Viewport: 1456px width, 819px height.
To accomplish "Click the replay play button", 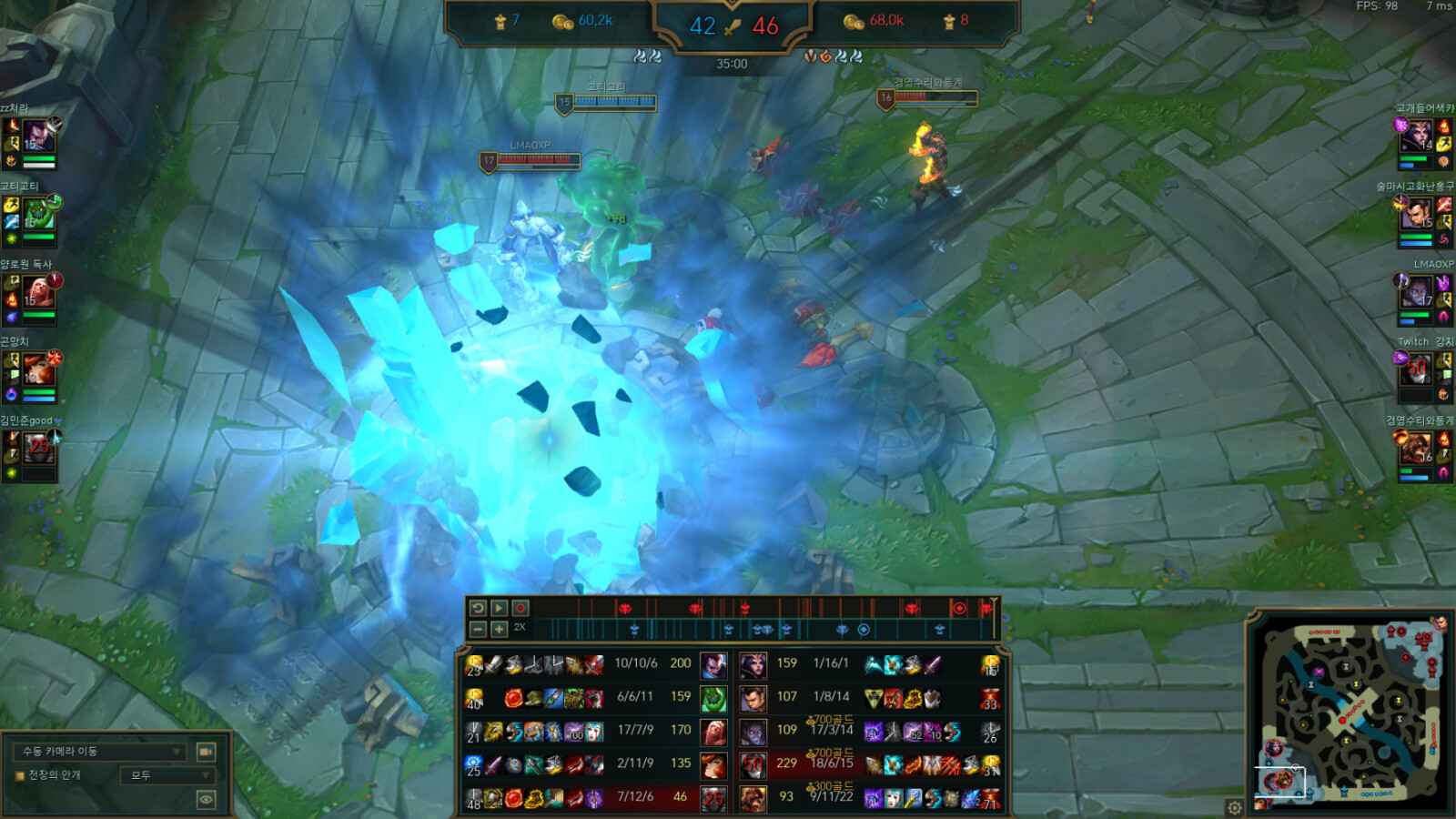I will tap(499, 608).
